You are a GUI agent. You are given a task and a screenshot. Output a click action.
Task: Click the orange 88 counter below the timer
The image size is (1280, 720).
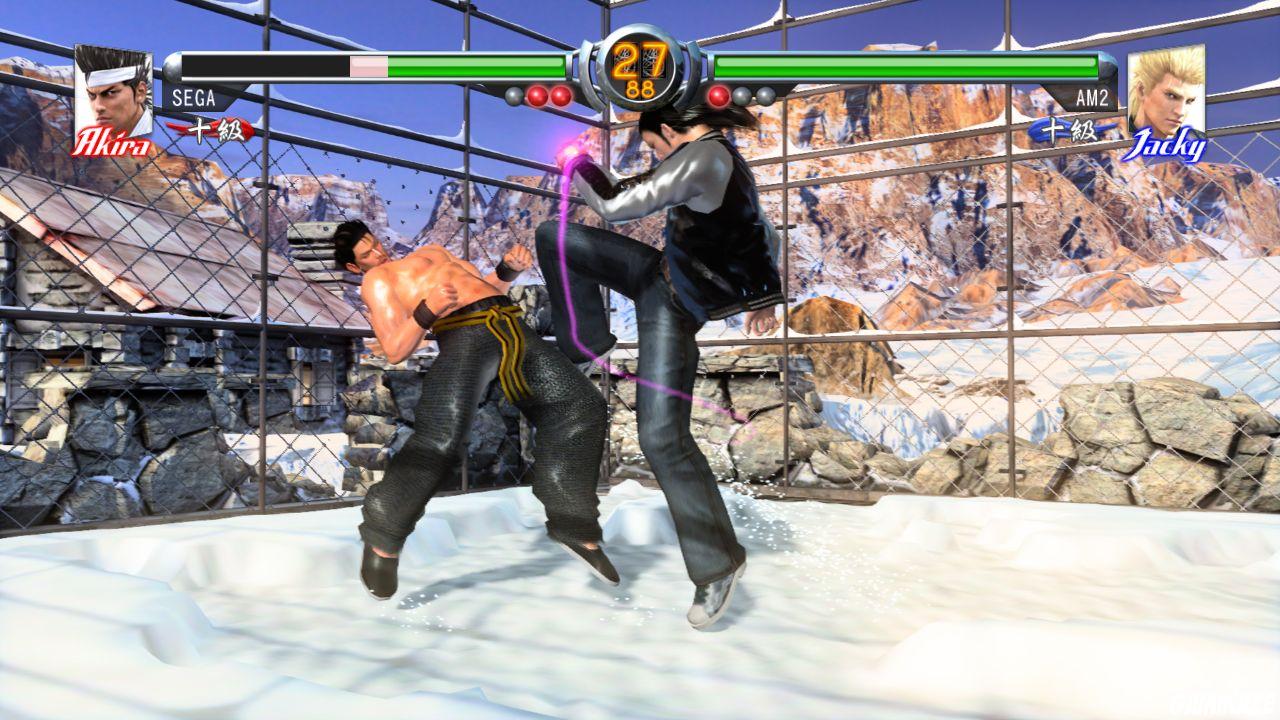[640, 88]
